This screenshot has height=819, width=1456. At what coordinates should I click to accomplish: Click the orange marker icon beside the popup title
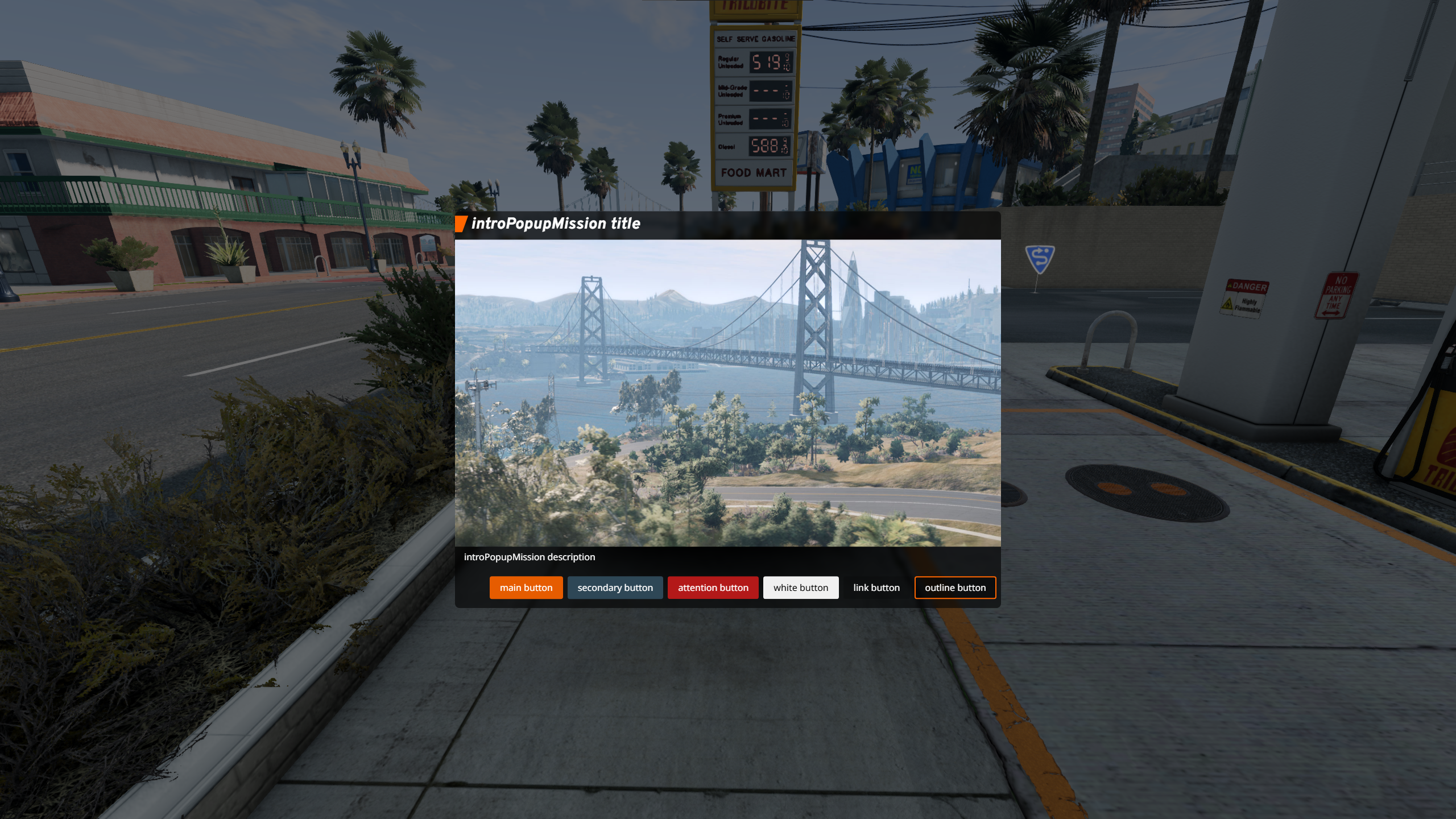(462, 224)
